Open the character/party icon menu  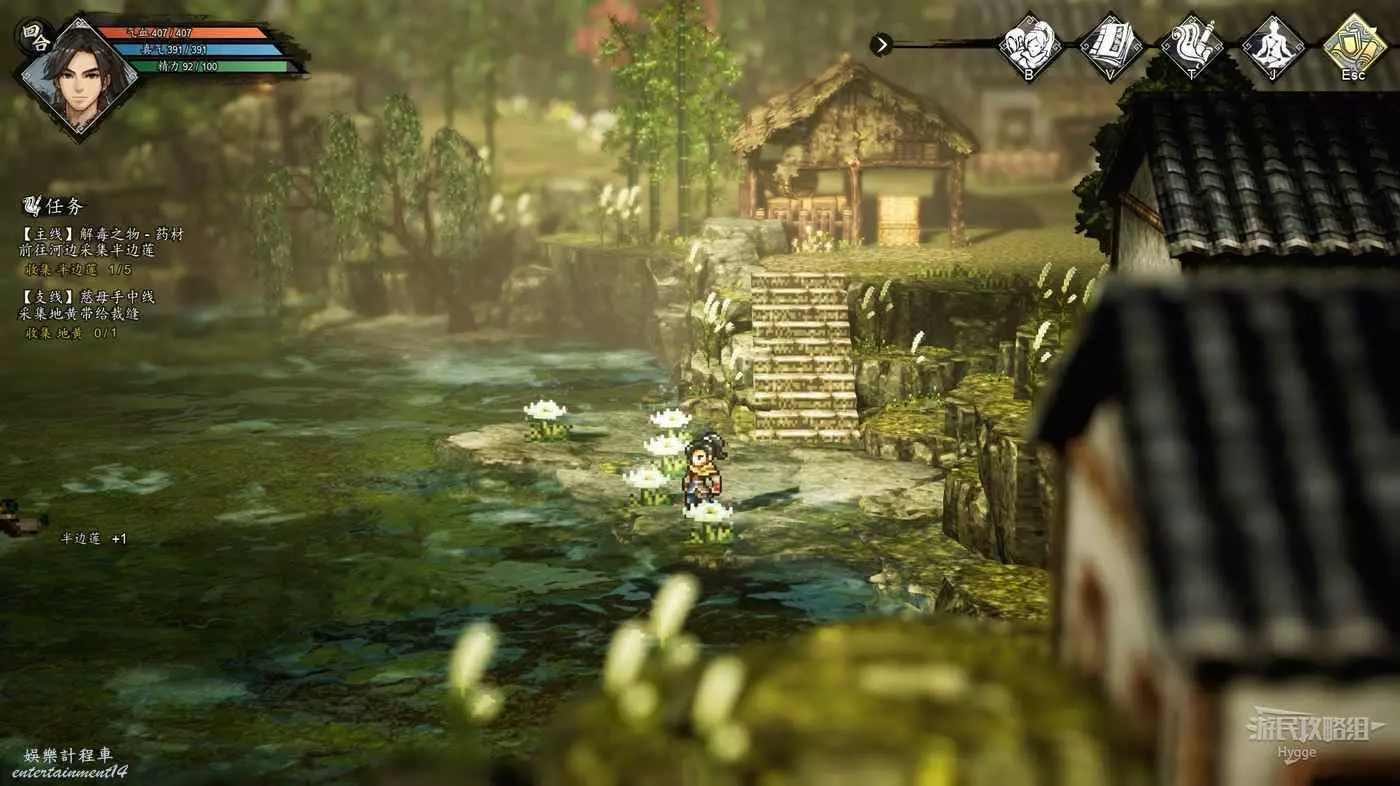(x=1030, y=44)
